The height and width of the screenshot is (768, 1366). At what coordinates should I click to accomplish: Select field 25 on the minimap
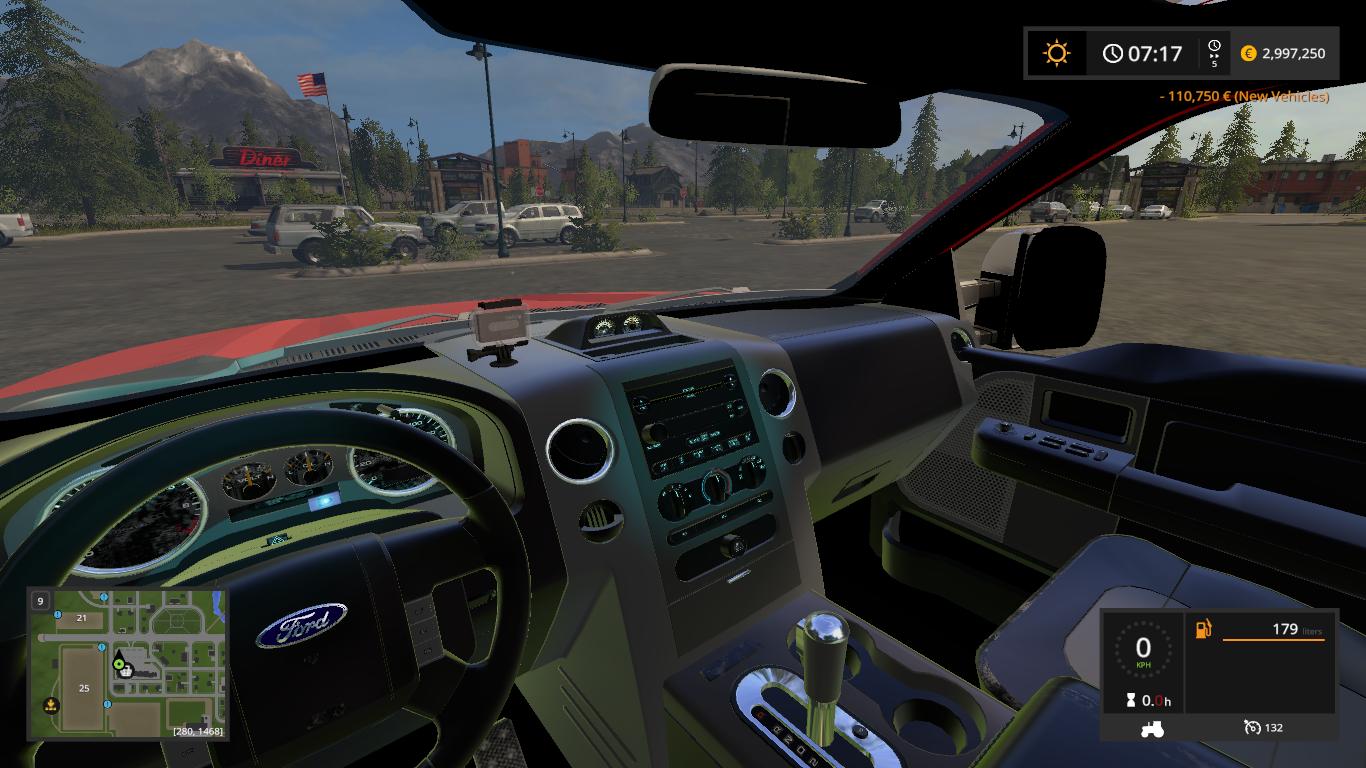(84, 688)
